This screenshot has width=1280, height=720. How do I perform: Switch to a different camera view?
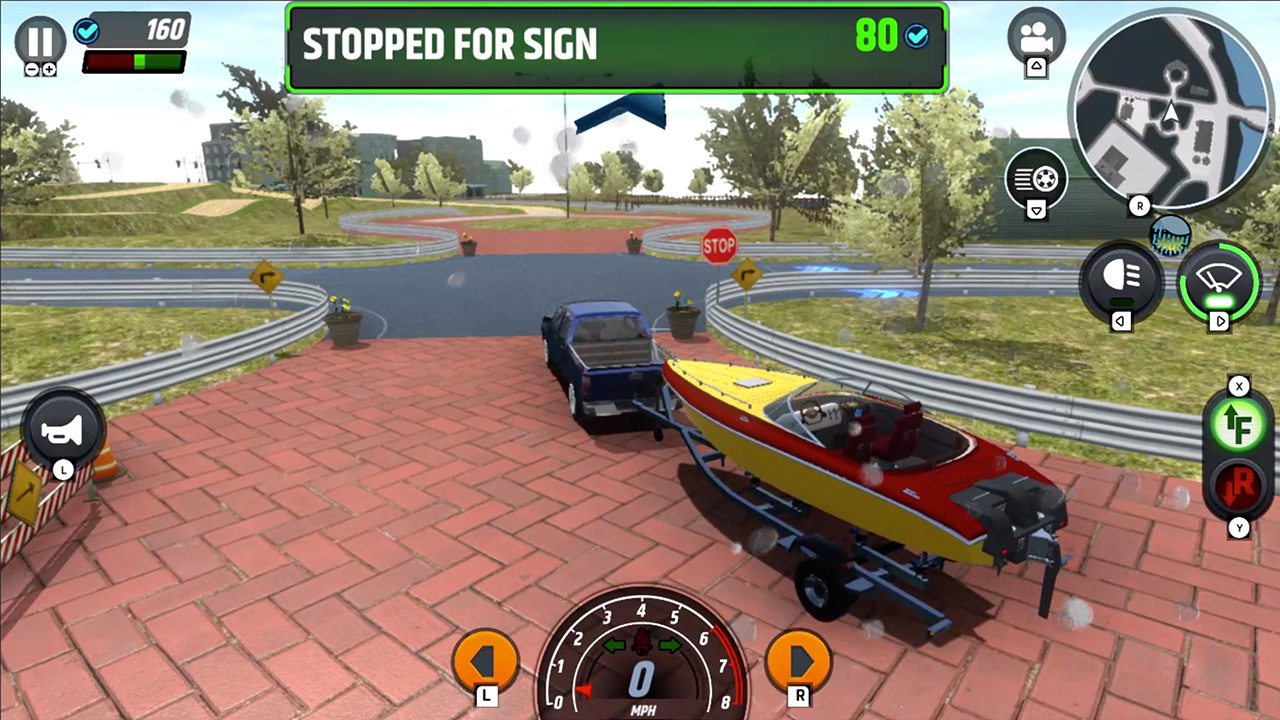pos(1036,33)
